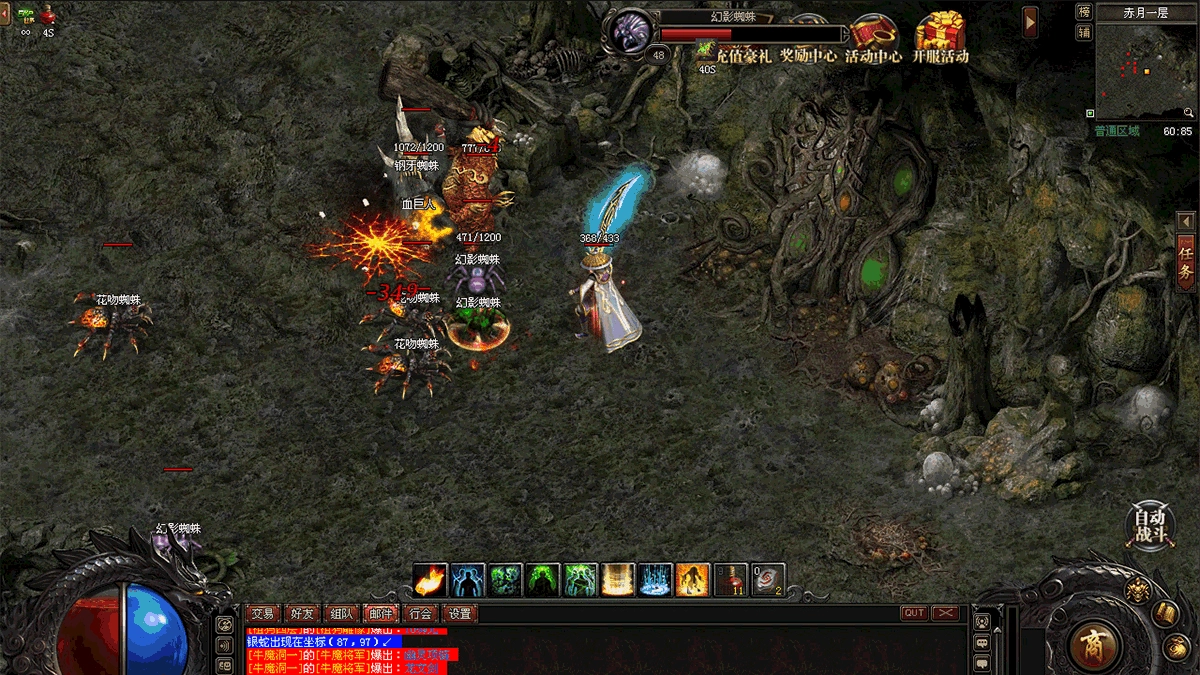This screenshot has width=1200, height=675.
Task: Cast the blue water ring skill
Action: [656, 580]
